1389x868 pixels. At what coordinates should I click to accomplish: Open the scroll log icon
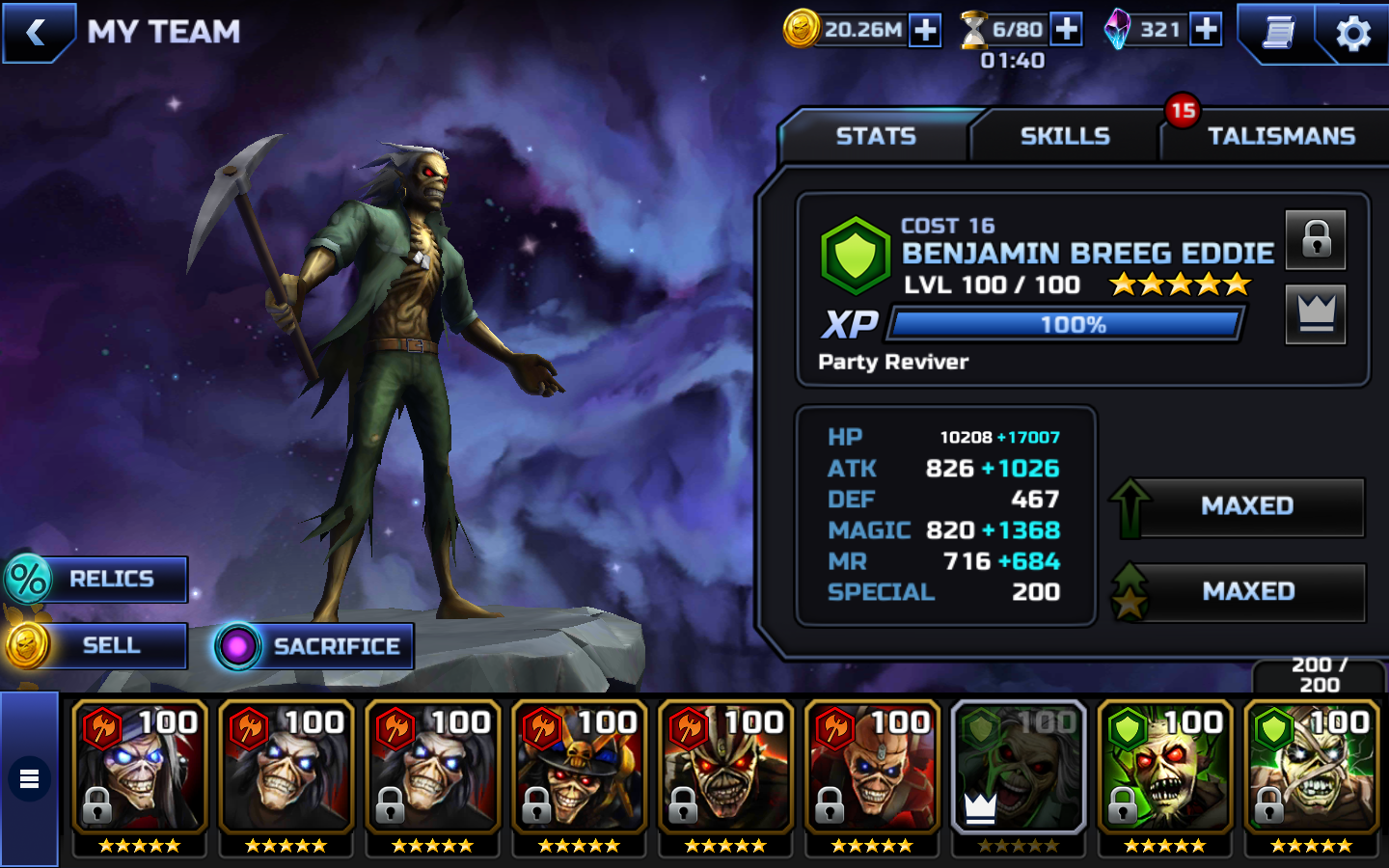(1278, 33)
